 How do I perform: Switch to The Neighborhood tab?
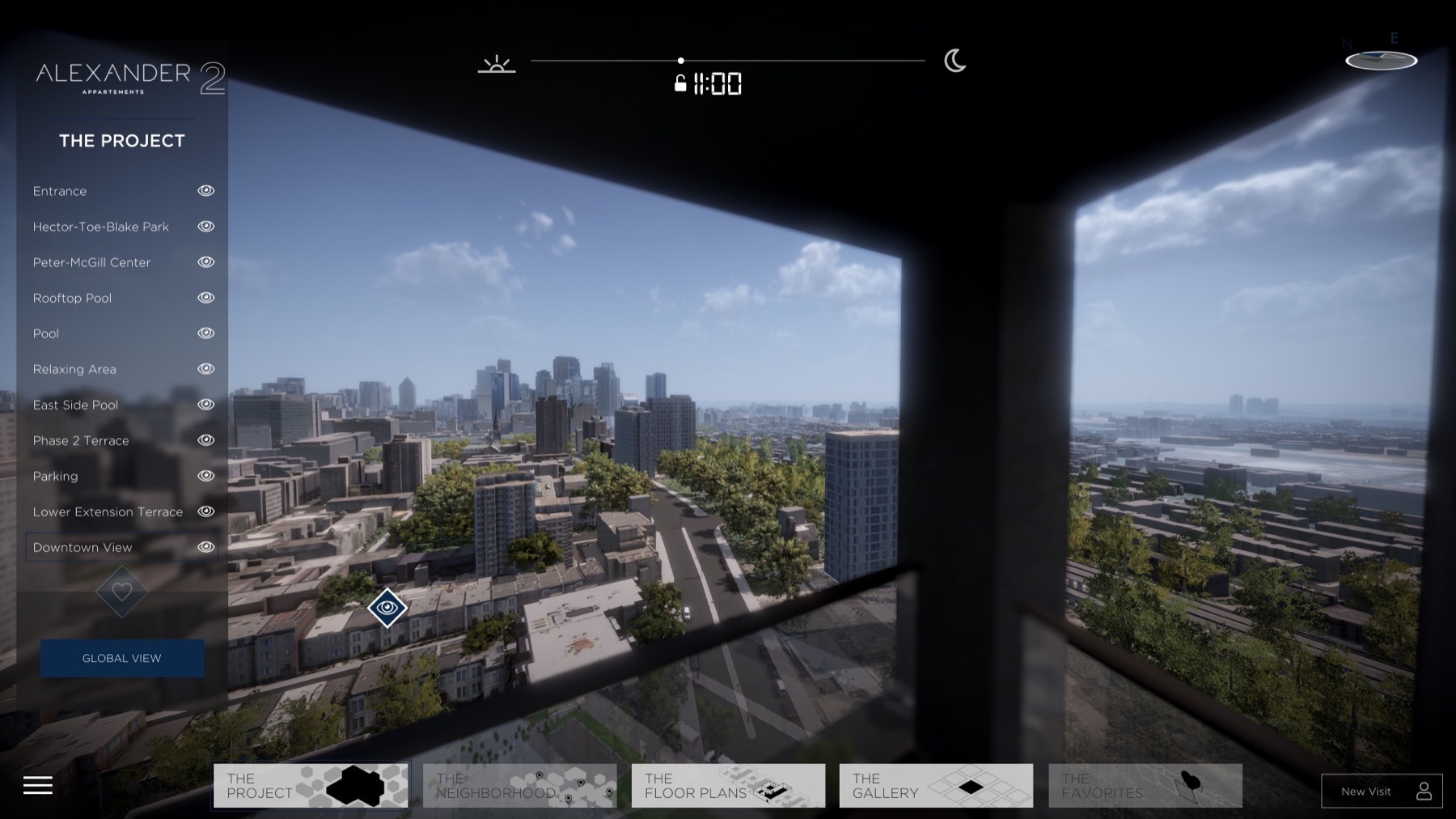519,786
